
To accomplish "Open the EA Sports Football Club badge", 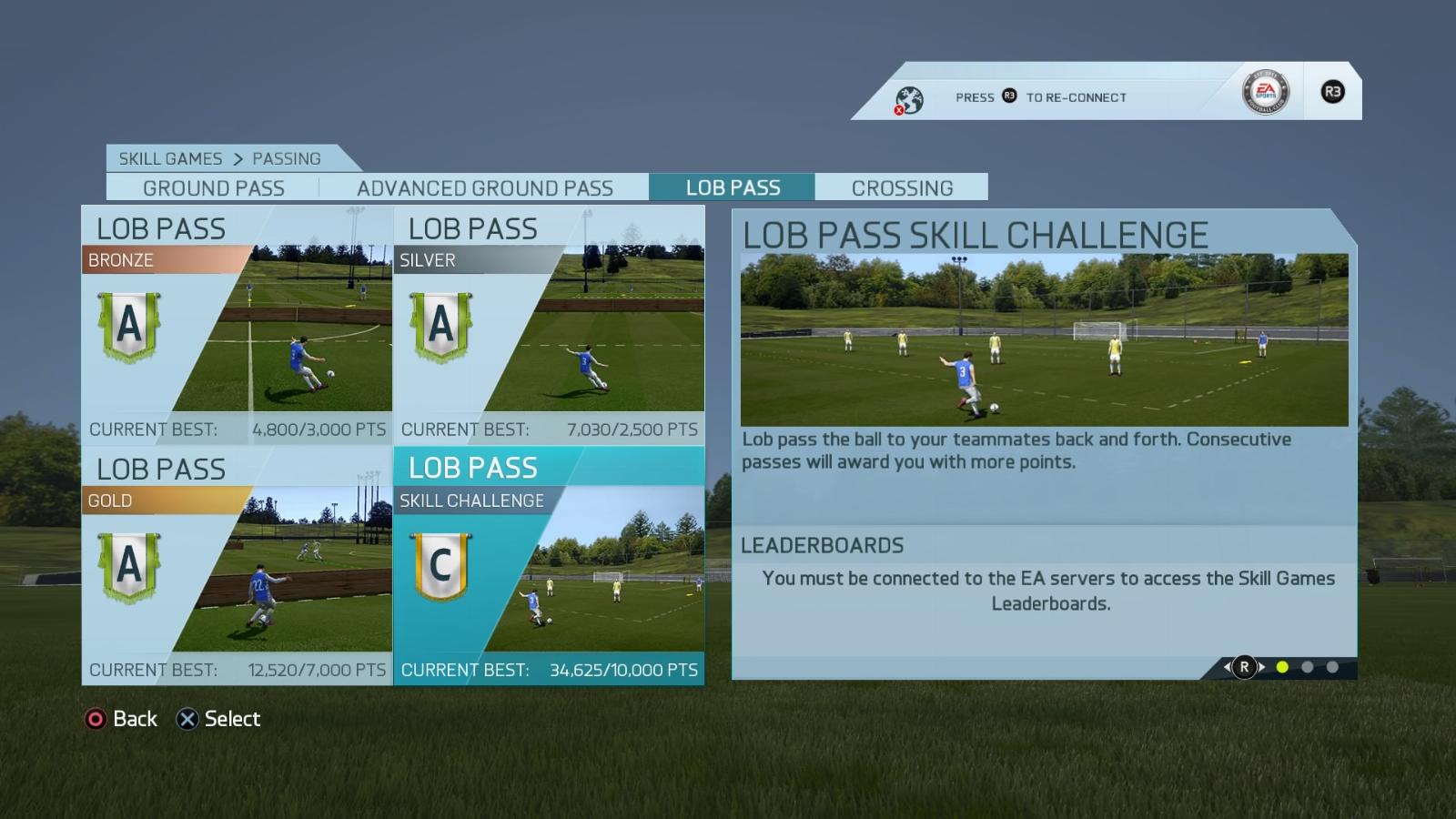I will coord(1265,92).
